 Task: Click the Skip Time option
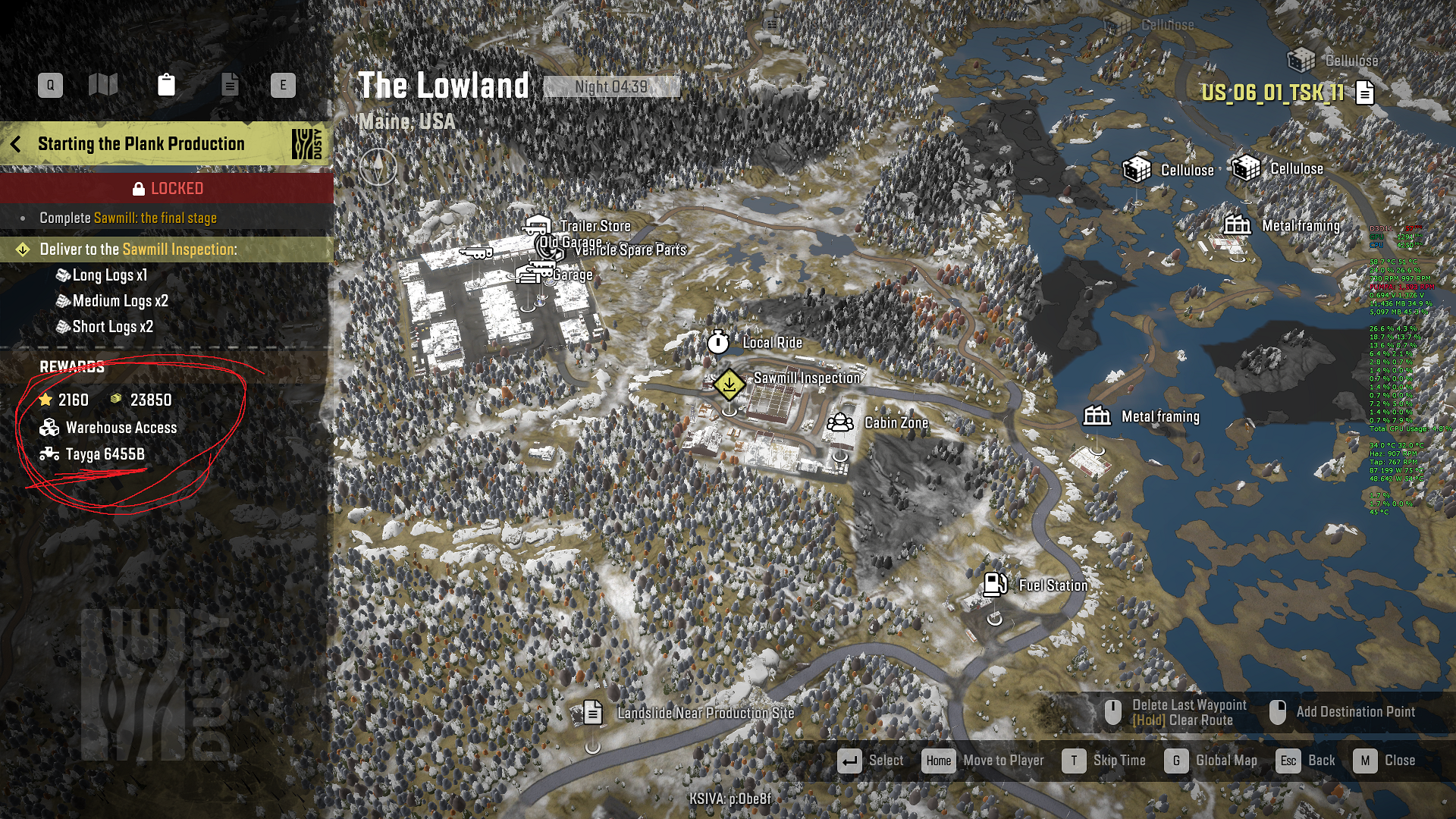tap(1074, 761)
